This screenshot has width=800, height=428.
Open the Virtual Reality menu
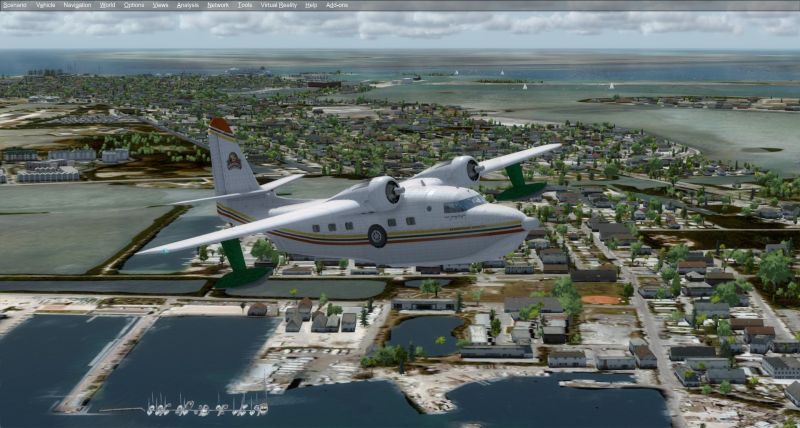tap(278, 5)
